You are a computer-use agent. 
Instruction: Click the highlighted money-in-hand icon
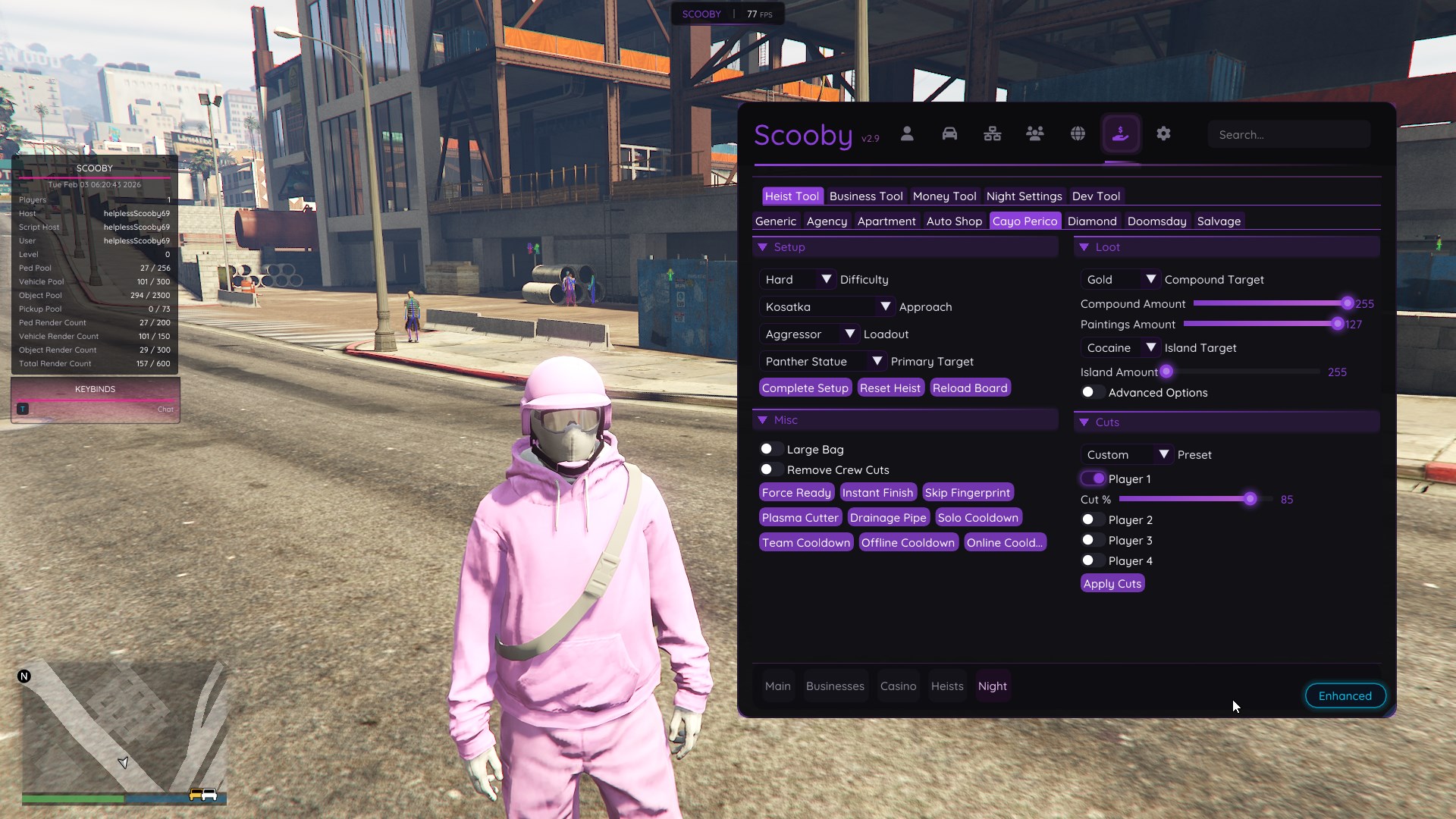pyautogui.click(x=1121, y=133)
